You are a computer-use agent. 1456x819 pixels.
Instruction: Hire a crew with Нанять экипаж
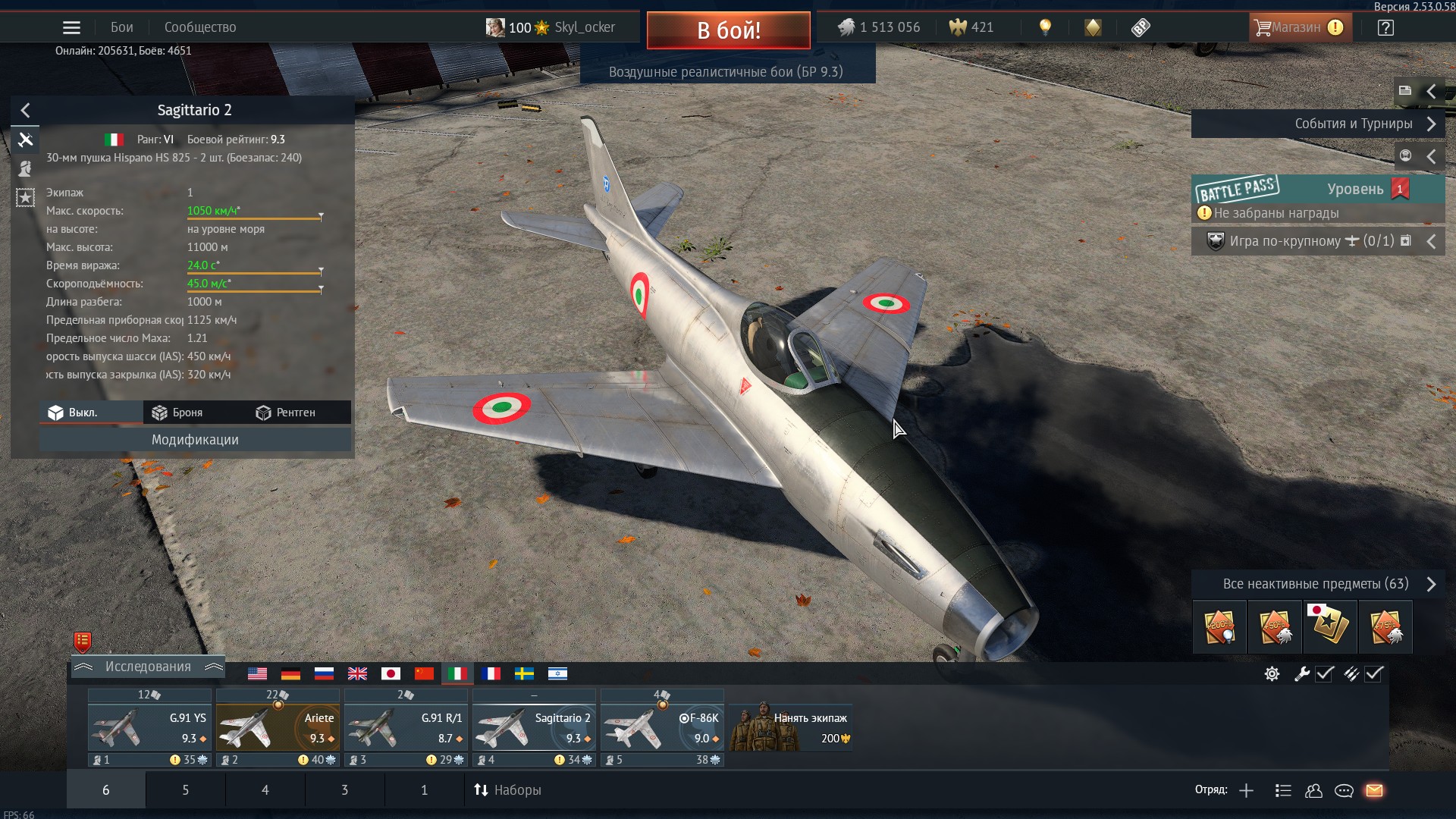pyautogui.click(x=791, y=727)
